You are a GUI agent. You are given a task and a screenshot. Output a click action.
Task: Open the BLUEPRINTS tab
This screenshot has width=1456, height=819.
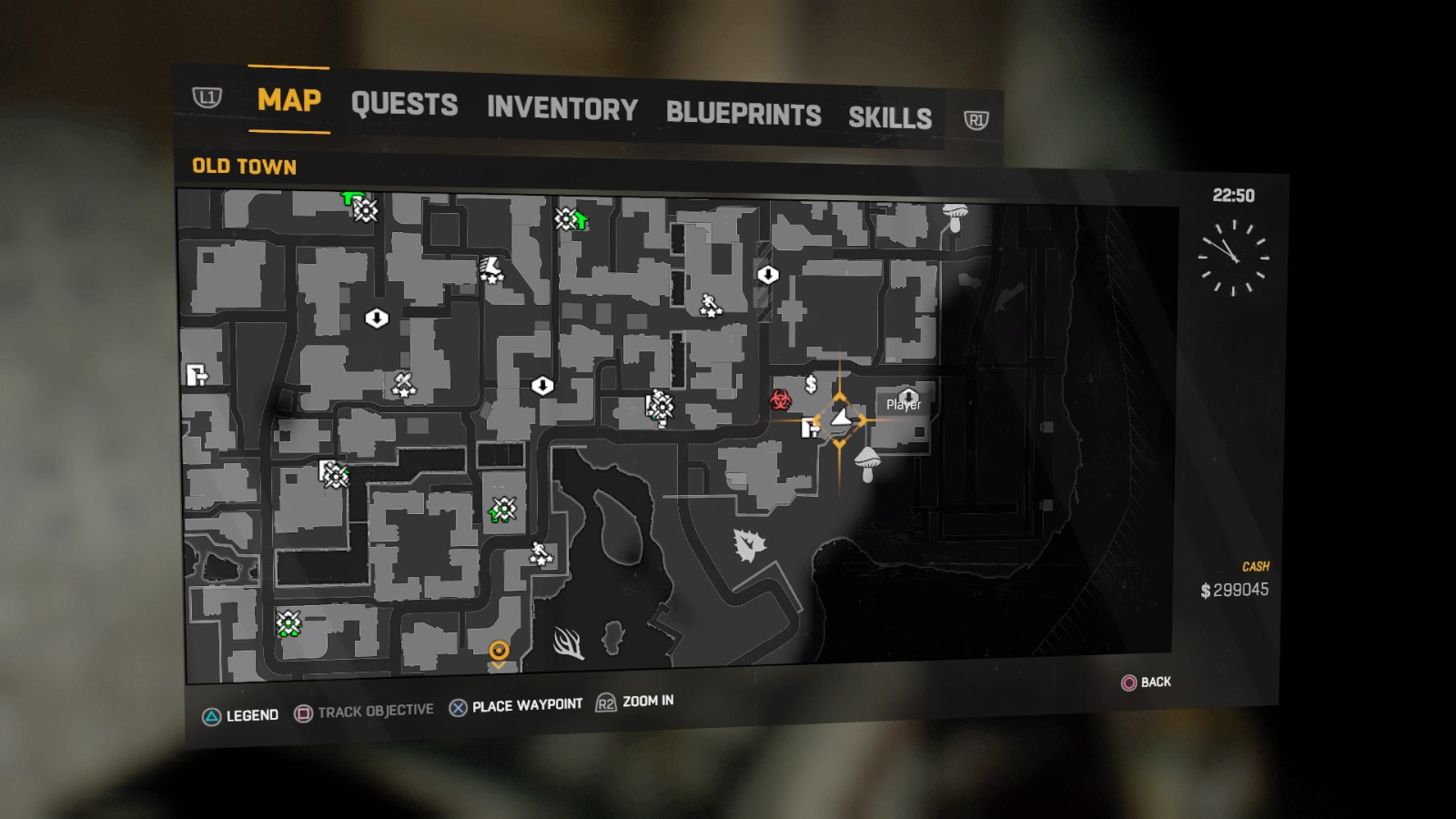743,114
